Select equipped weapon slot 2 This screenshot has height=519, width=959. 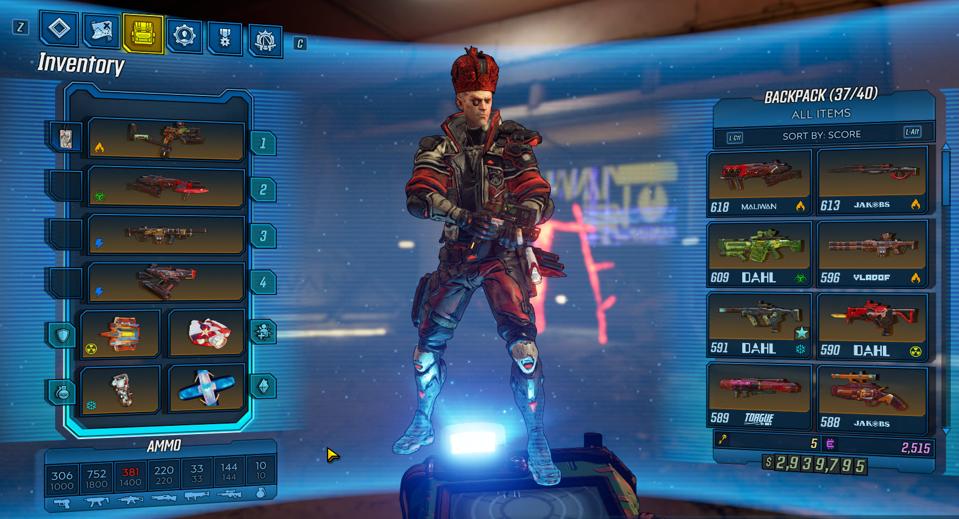click(166, 187)
